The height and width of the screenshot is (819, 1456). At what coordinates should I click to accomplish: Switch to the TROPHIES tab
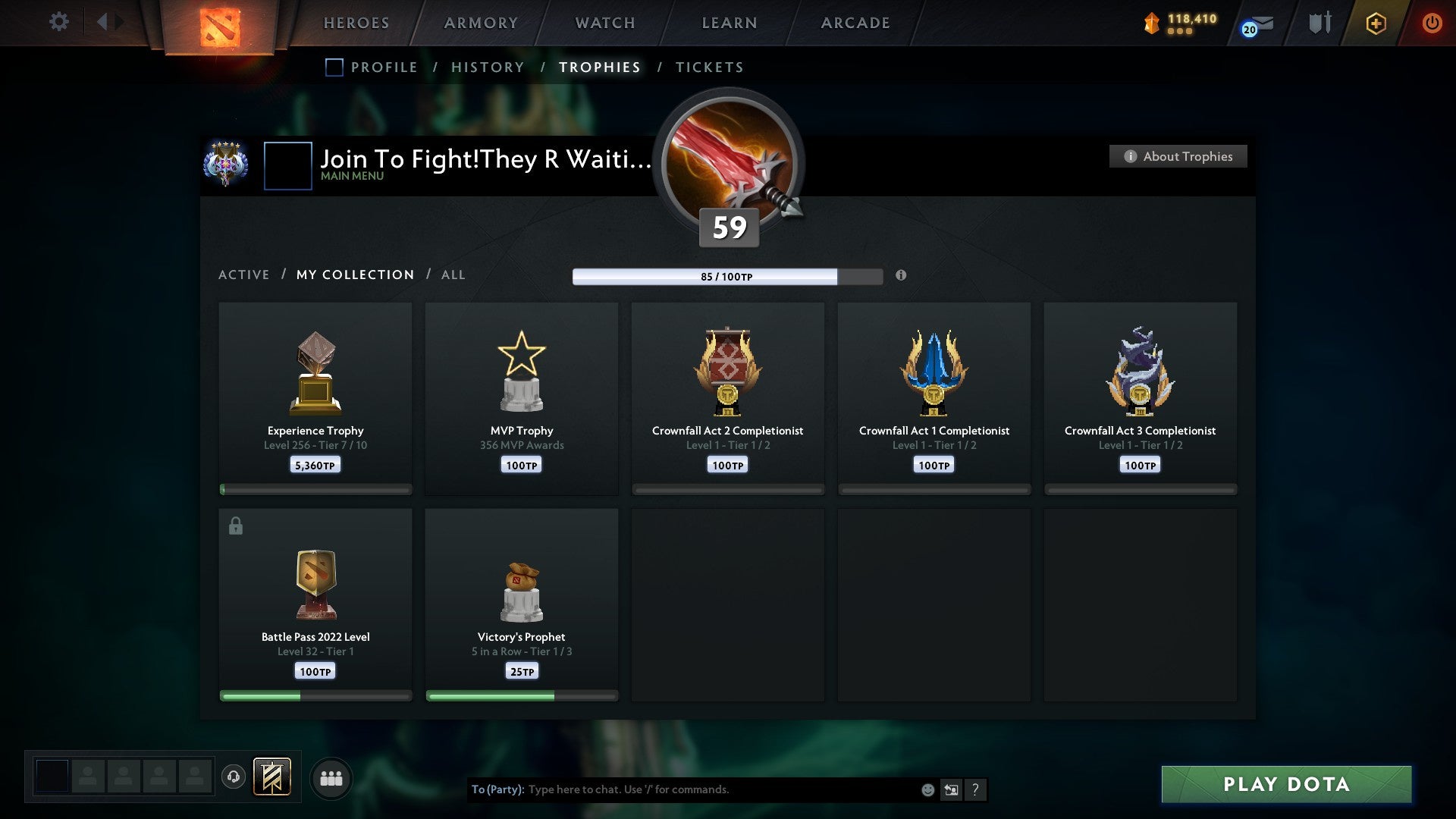[x=599, y=67]
